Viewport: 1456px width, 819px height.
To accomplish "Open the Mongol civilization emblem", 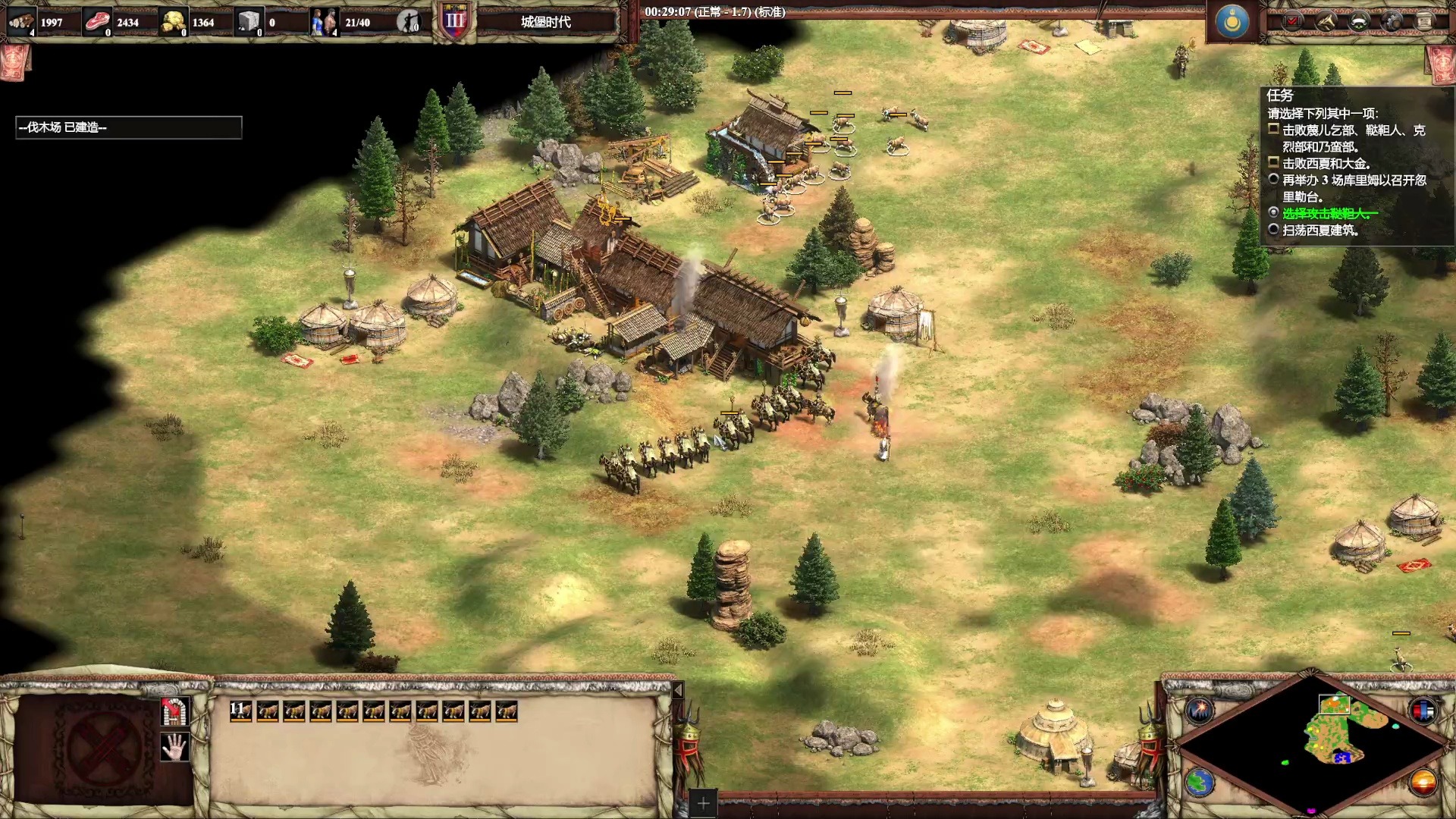I will pyautogui.click(x=1232, y=21).
